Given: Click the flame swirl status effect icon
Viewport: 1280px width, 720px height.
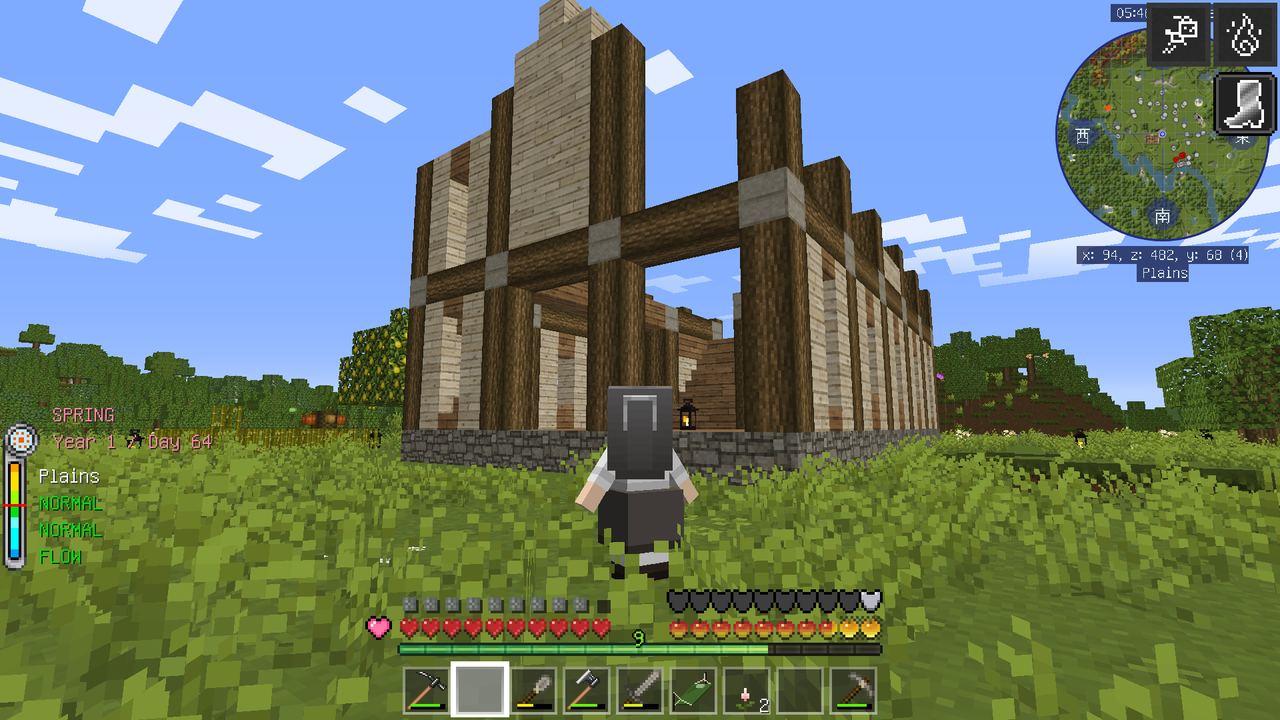Looking at the screenshot, I should point(1243,33).
